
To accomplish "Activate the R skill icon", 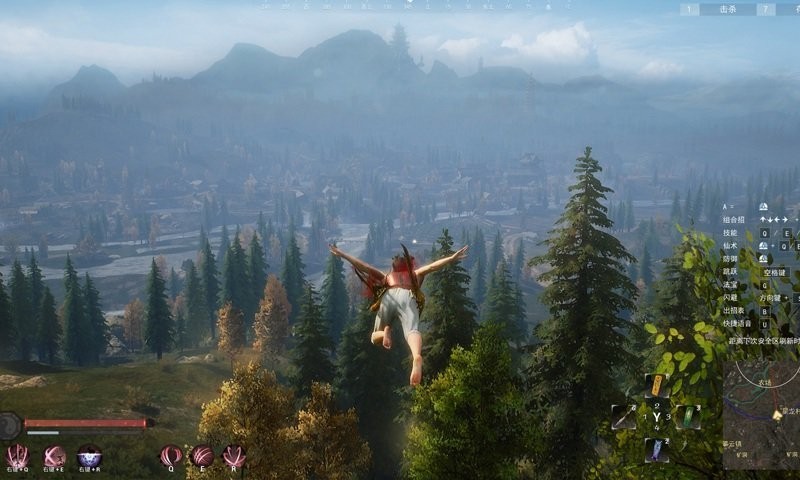I will (234, 456).
